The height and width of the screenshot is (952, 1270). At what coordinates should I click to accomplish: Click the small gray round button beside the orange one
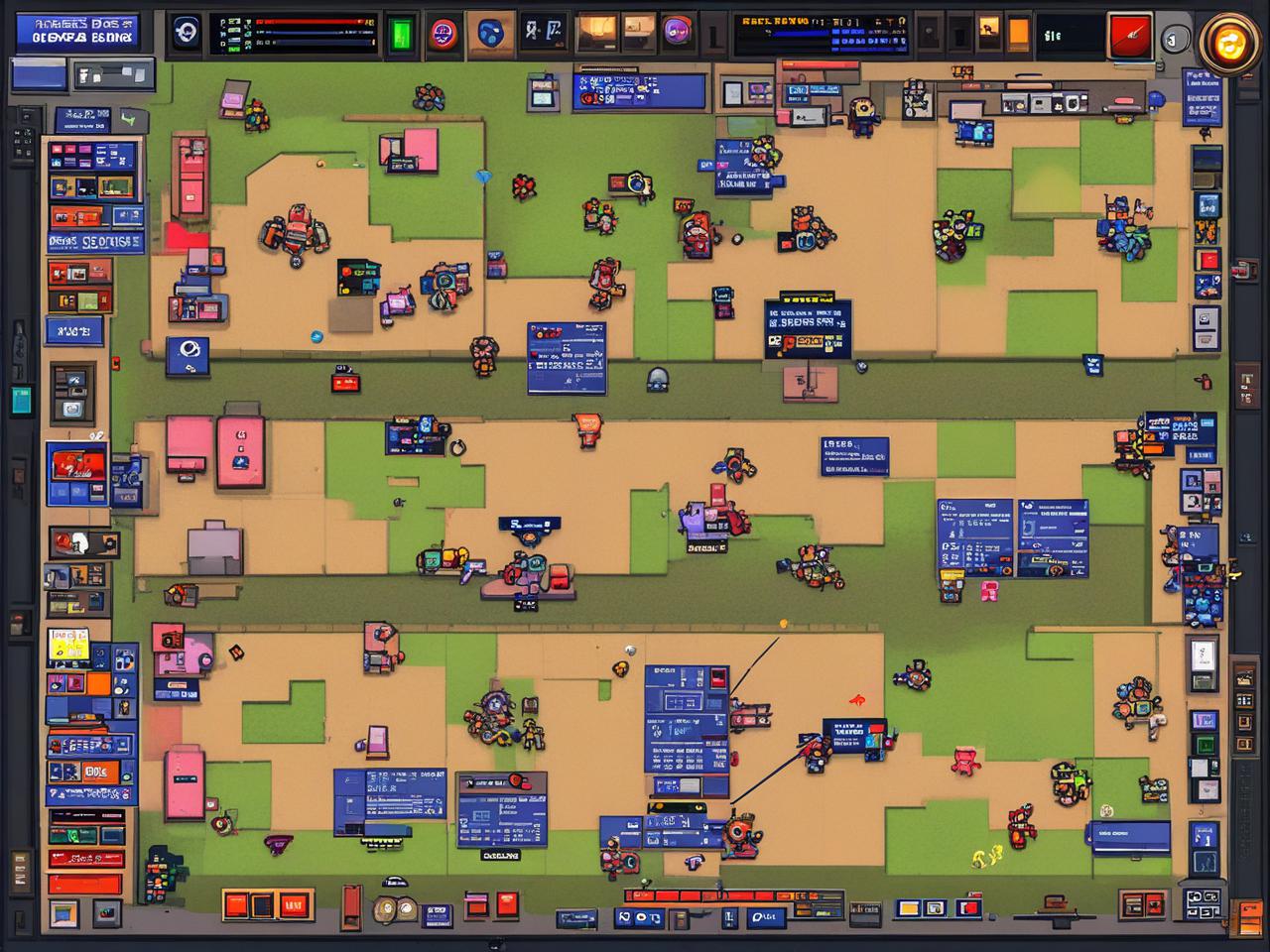[x=1175, y=40]
